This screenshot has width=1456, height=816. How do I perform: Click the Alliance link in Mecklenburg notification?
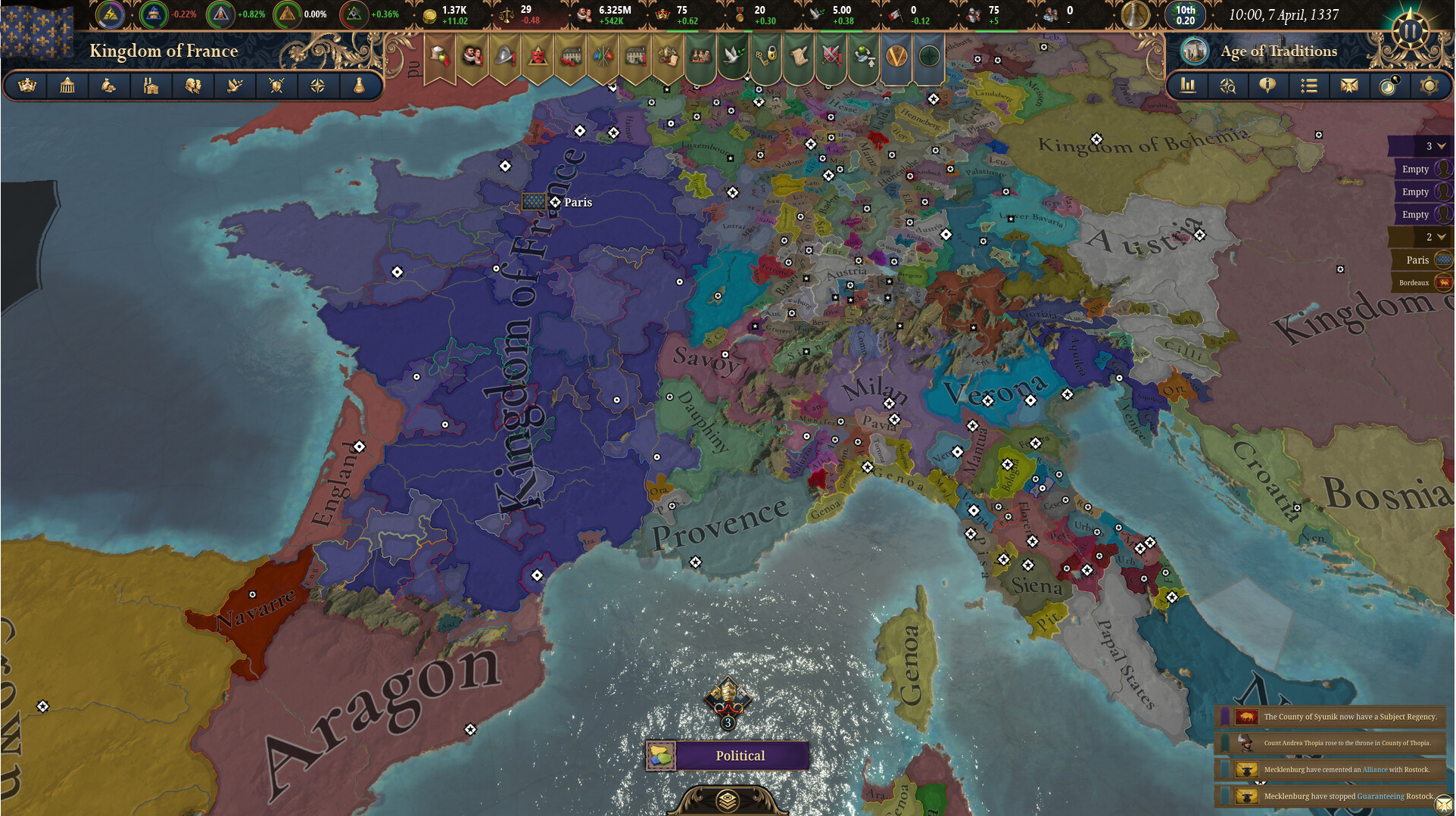pyautogui.click(x=1375, y=769)
